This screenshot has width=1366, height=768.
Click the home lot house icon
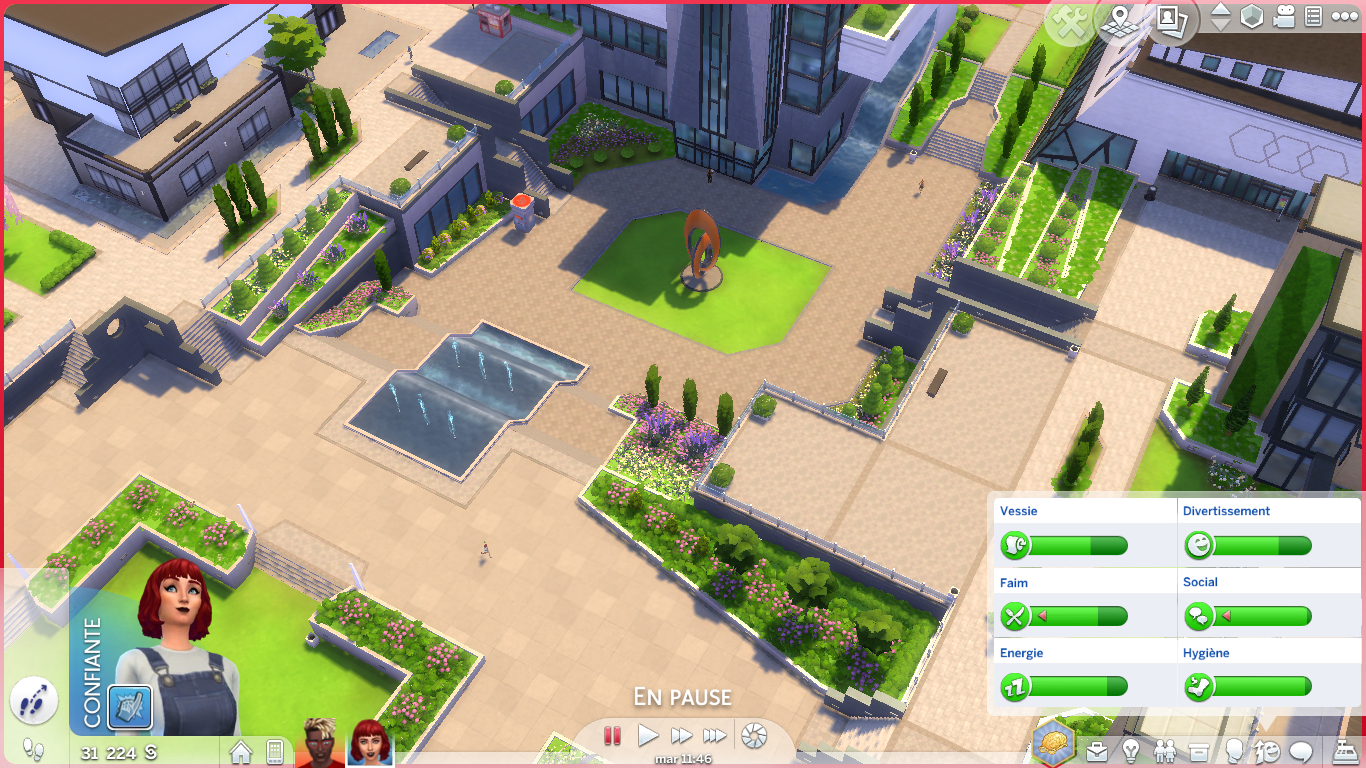point(241,751)
